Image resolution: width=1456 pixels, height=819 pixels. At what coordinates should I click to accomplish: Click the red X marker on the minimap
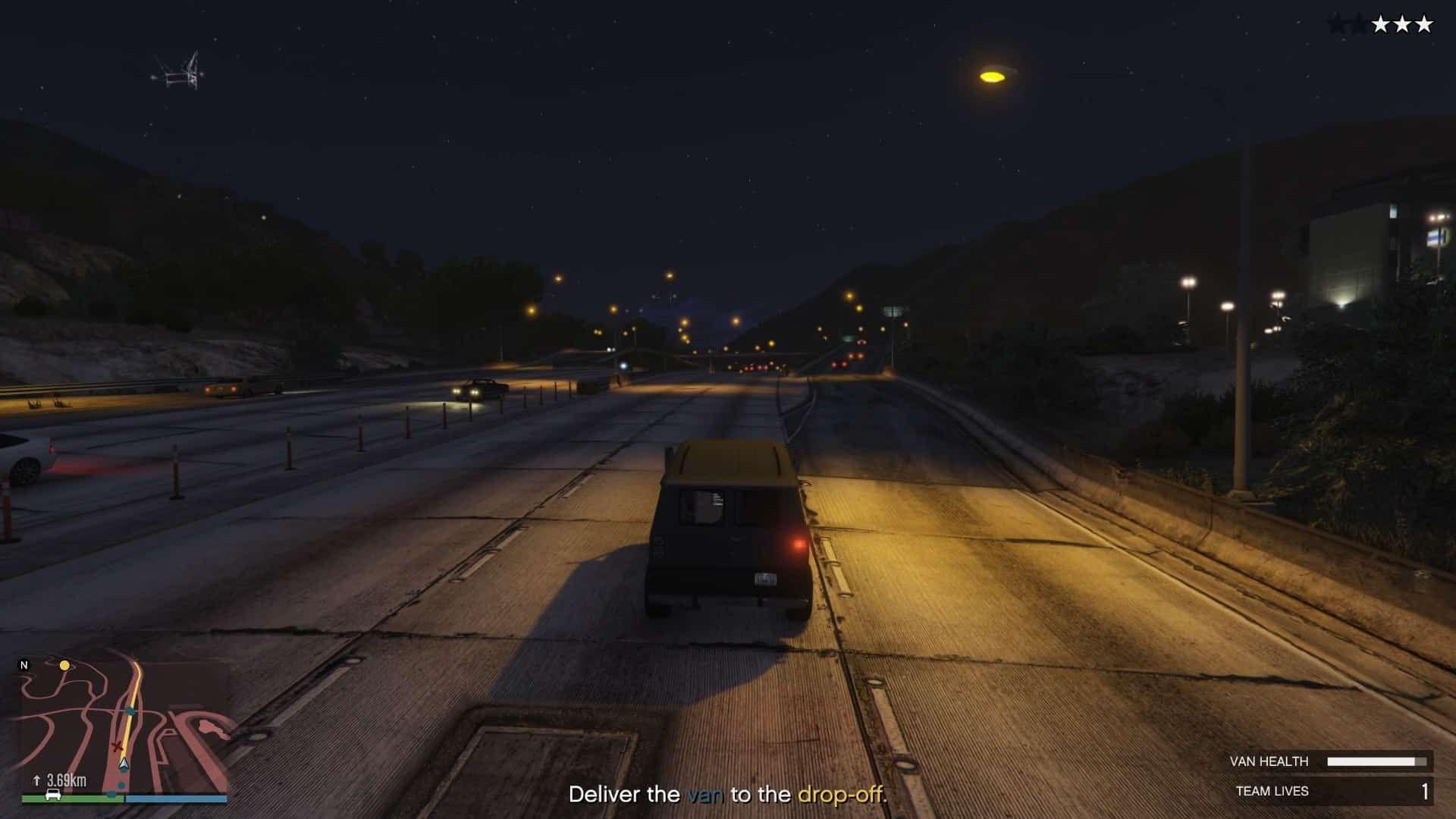[117, 747]
